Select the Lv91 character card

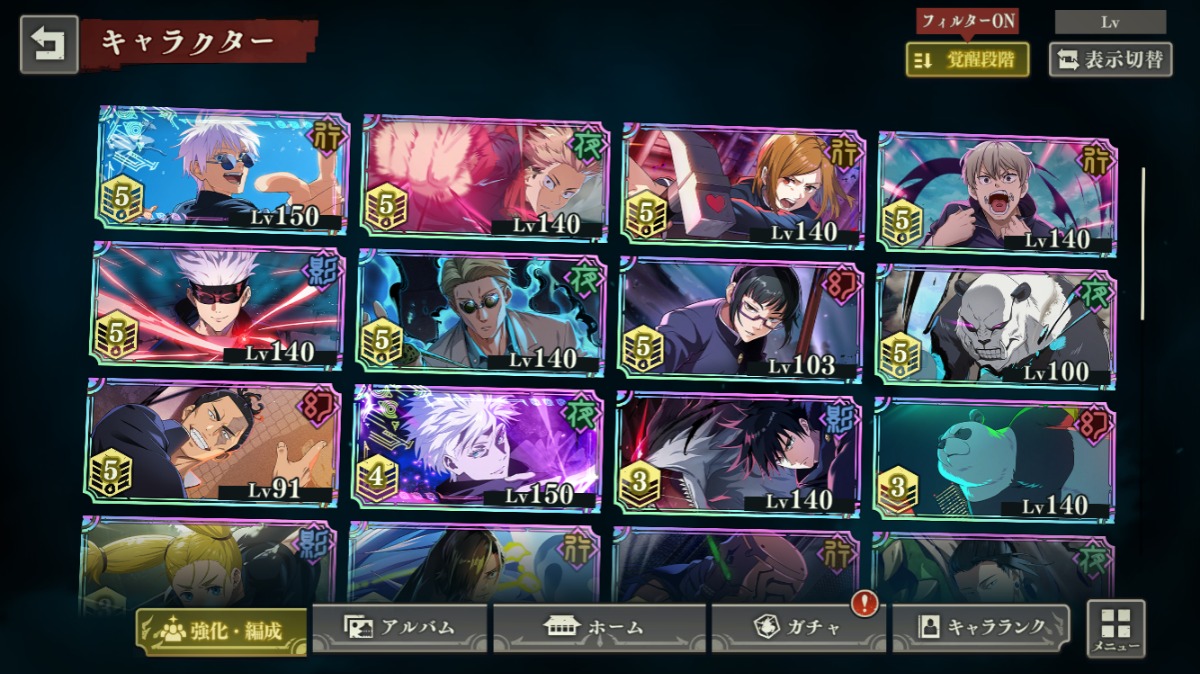click(212, 442)
